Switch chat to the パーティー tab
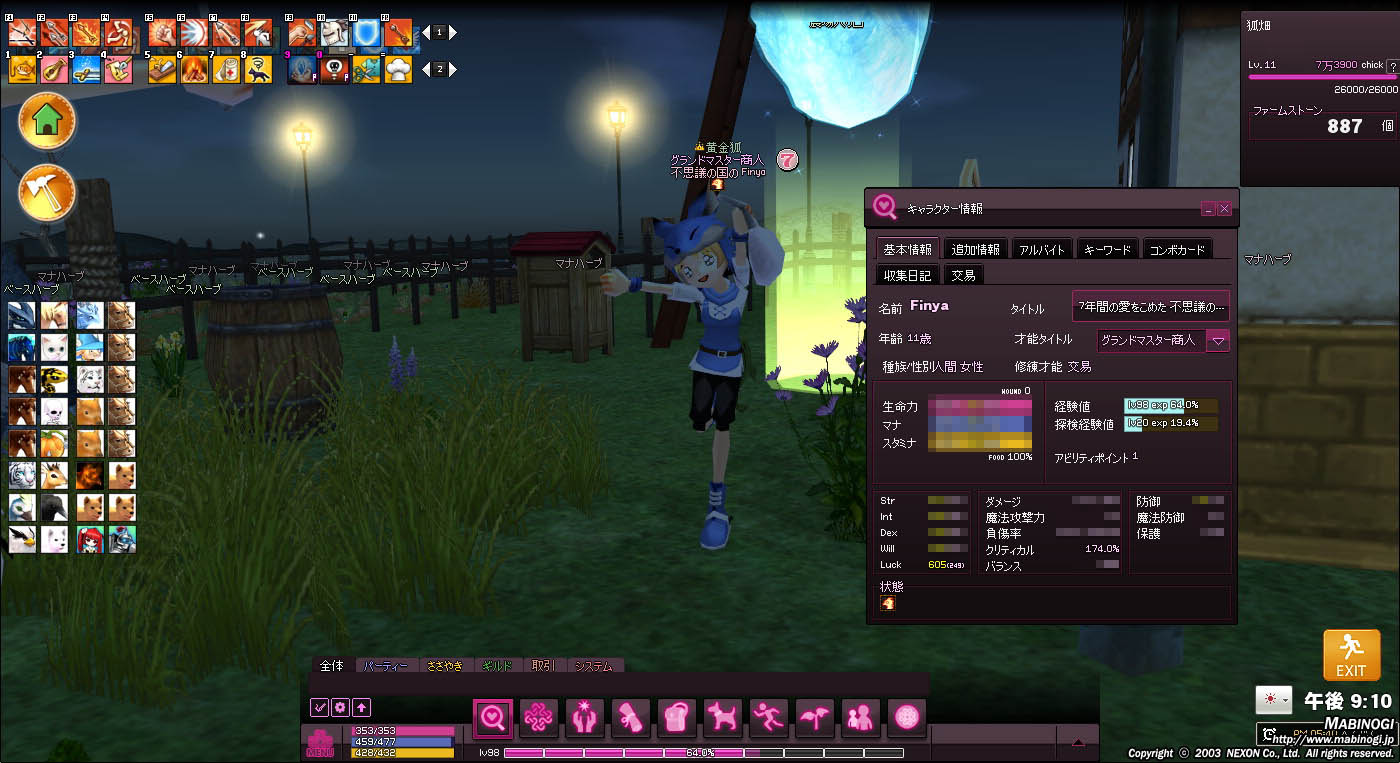 pyautogui.click(x=385, y=666)
